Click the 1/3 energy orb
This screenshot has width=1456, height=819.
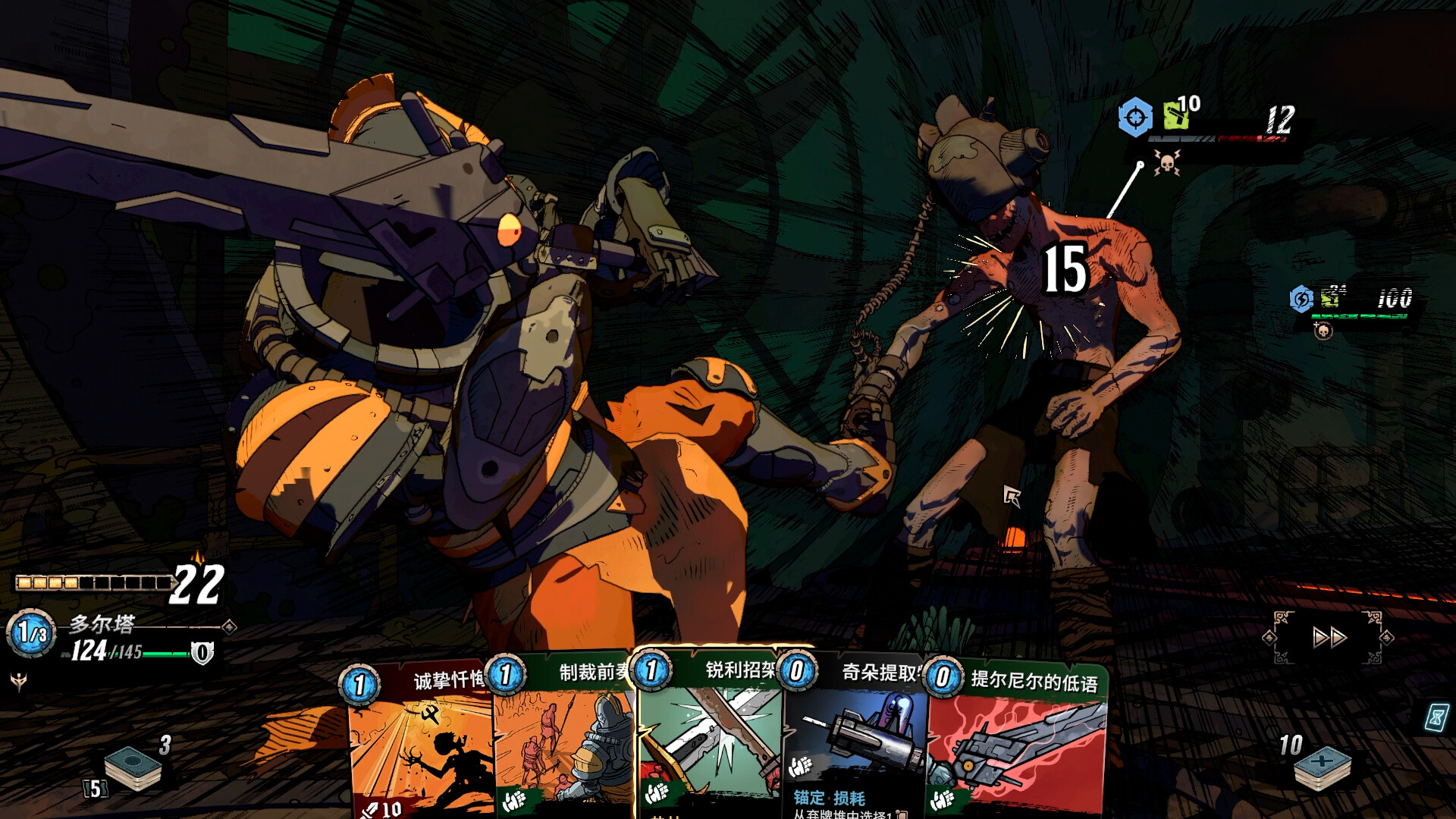(x=31, y=632)
